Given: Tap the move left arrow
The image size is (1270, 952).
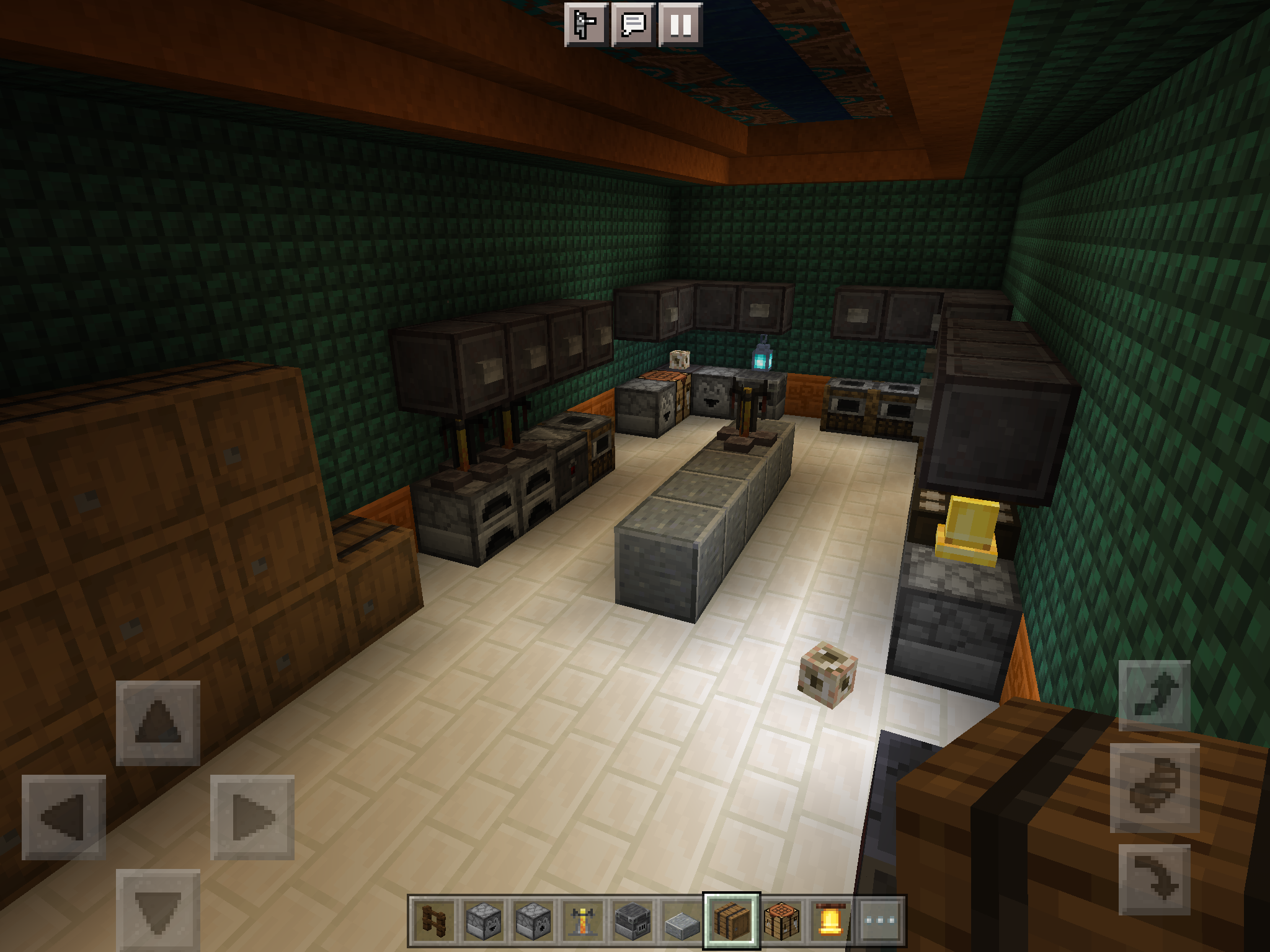Looking at the screenshot, I should pos(64,817).
